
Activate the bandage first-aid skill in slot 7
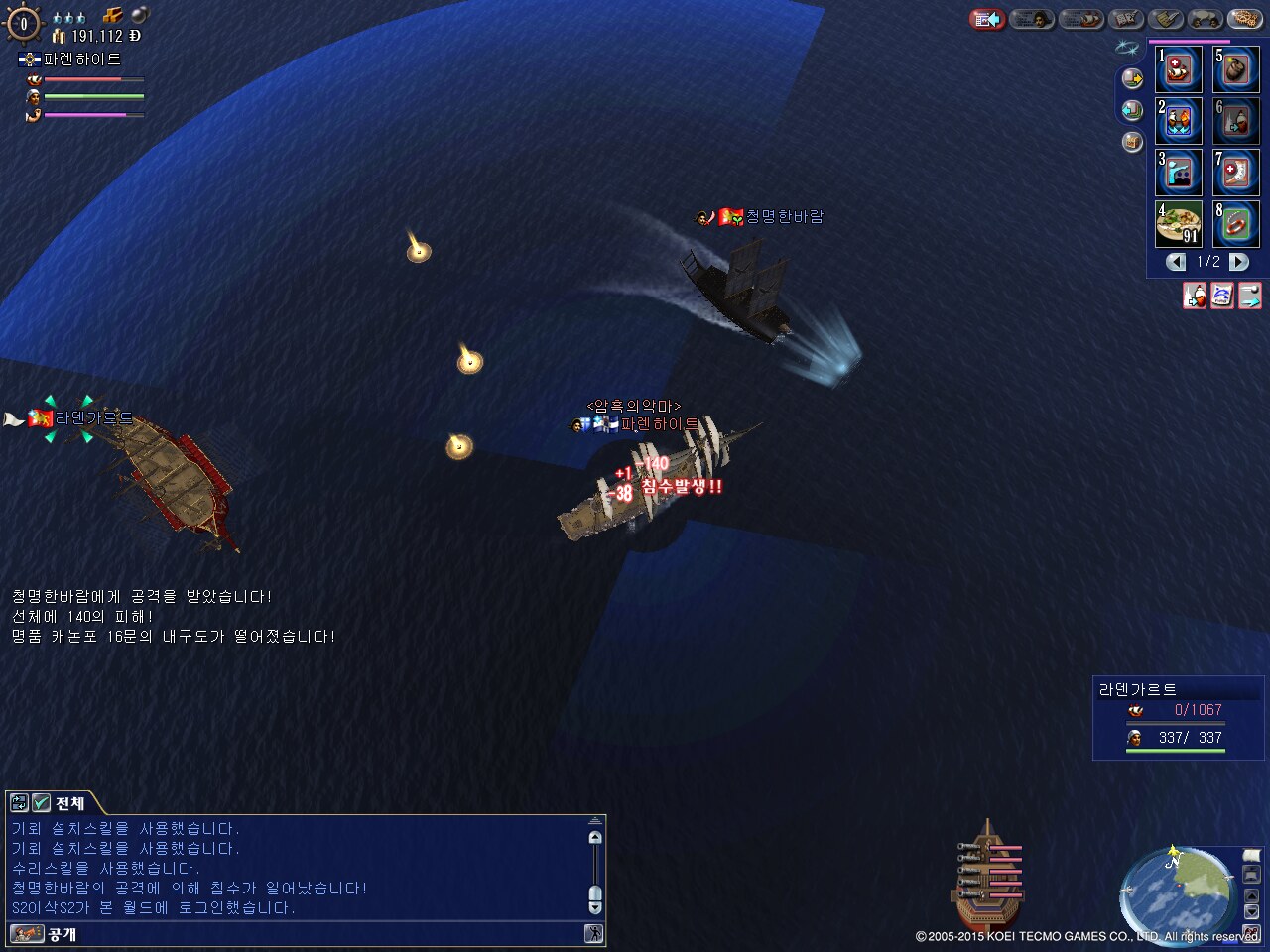(x=1236, y=173)
